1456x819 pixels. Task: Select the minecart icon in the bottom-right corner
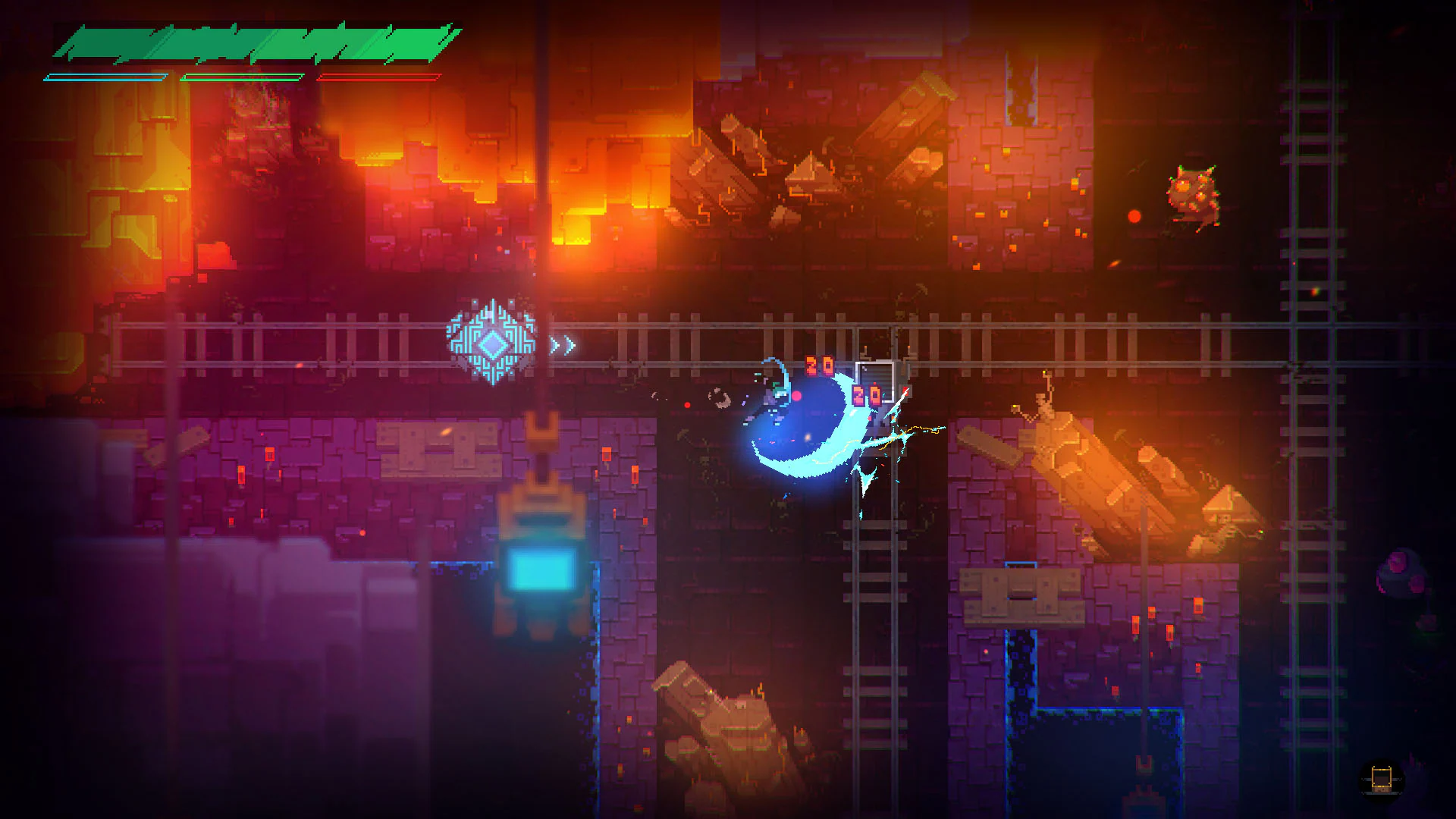point(1382,780)
